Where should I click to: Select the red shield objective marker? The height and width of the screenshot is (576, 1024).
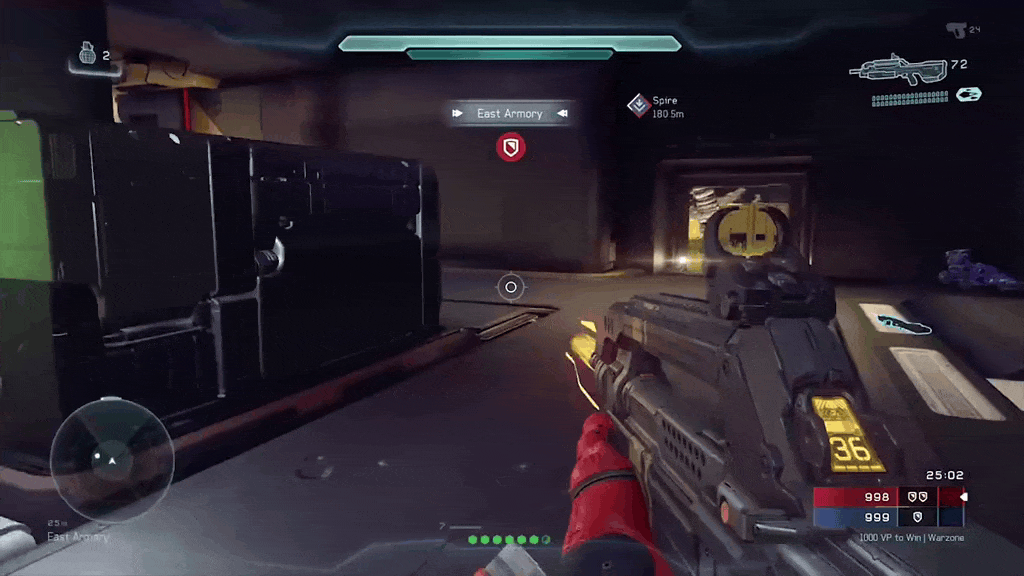point(511,148)
